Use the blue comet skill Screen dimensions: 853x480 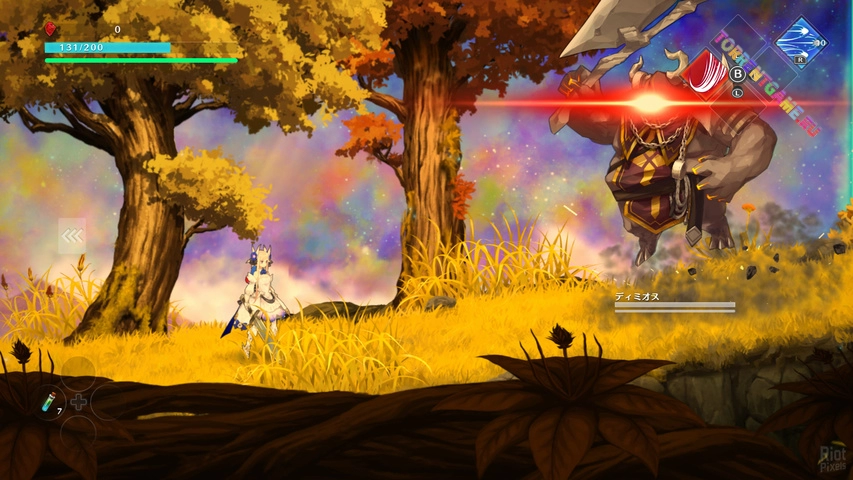click(x=799, y=42)
